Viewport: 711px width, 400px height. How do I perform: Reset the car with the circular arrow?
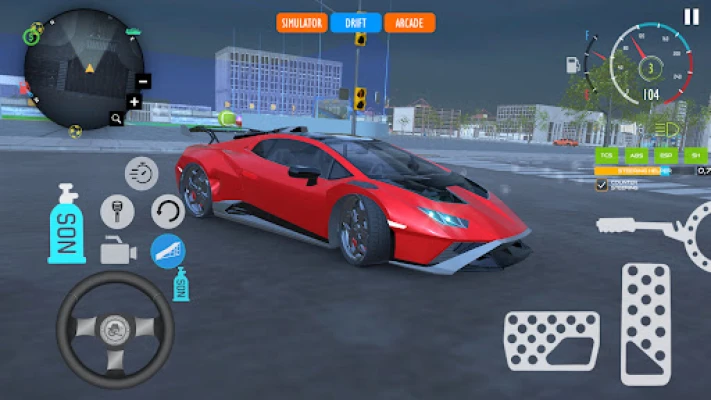(x=168, y=211)
